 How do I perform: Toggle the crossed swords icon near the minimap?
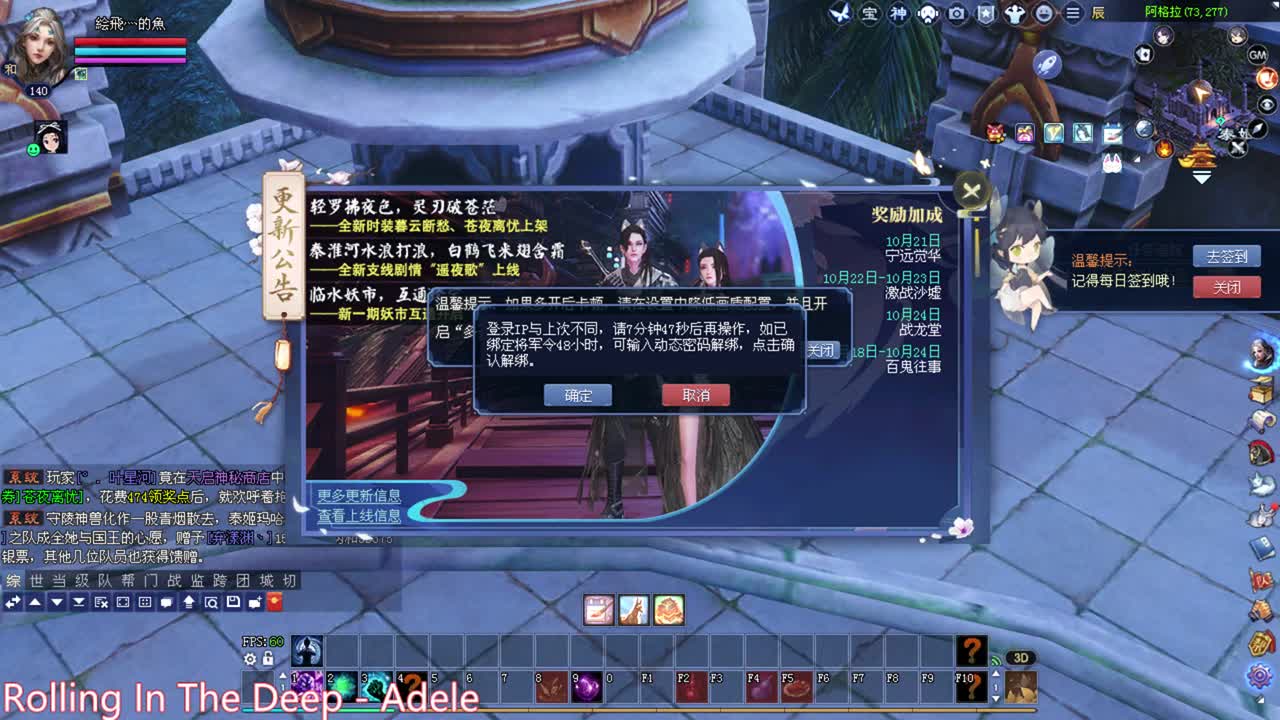1236,147
